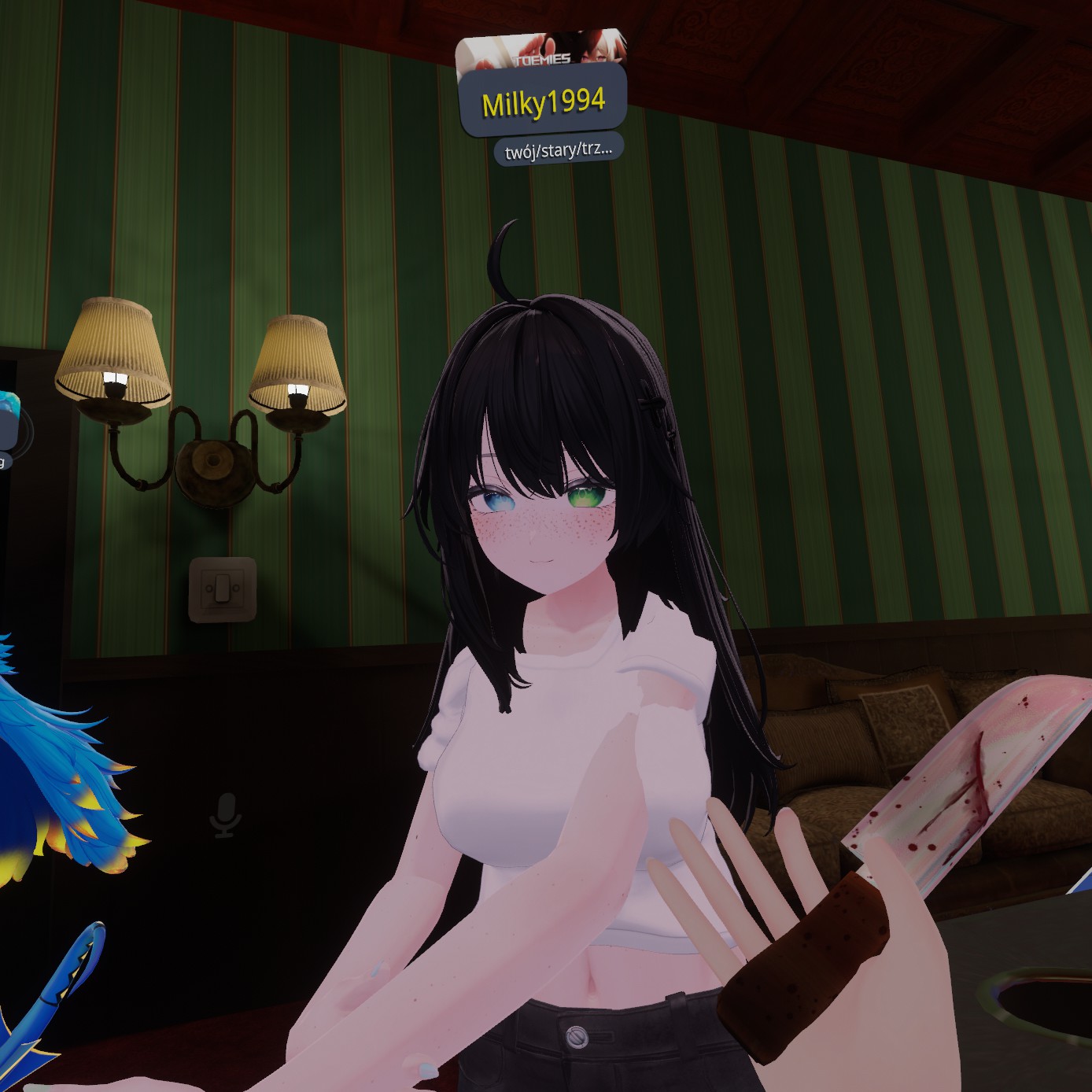1092x1092 pixels.
Task: Click the status text under Milky1994
Action: point(559,149)
